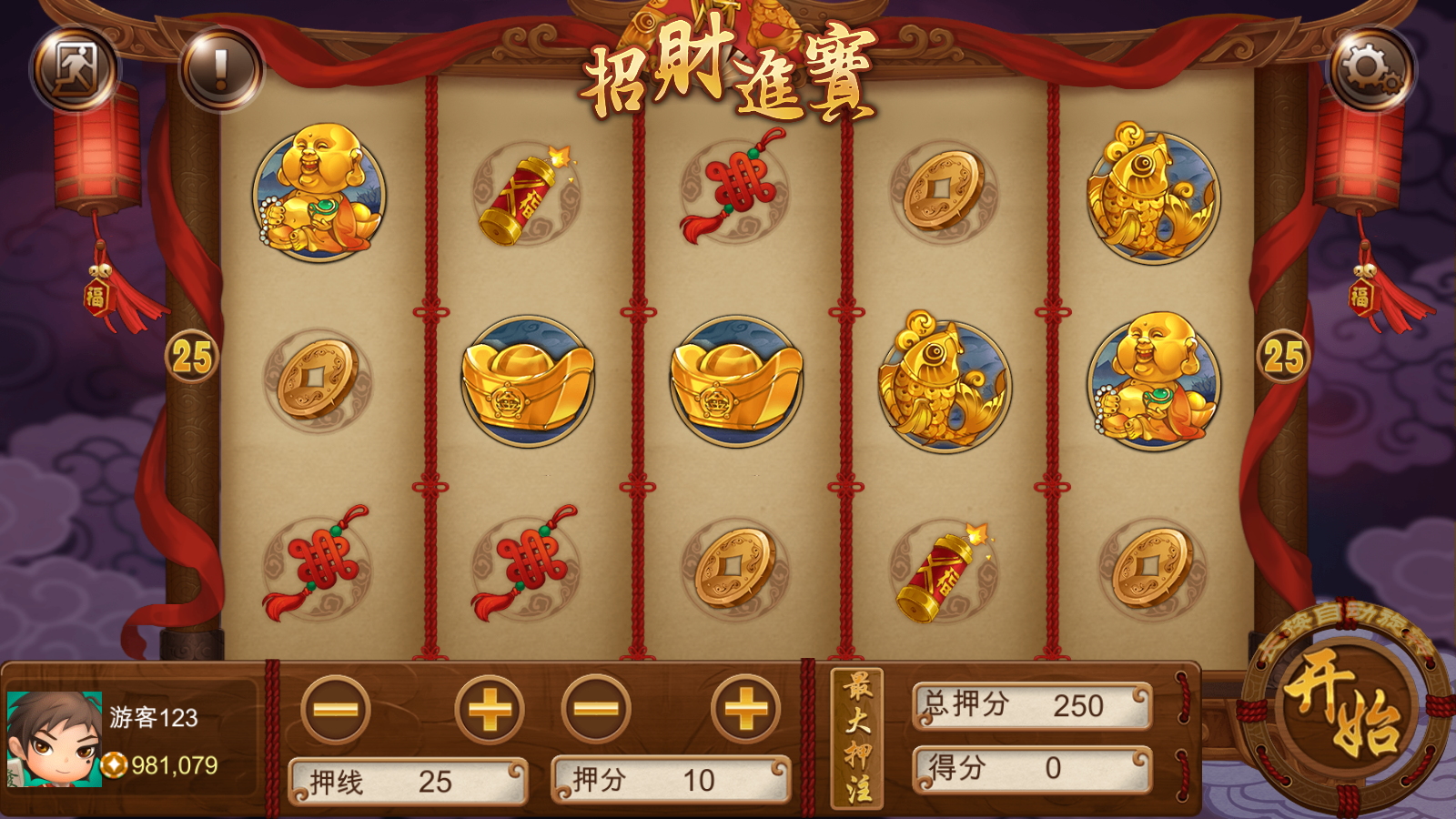The width and height of the screenshot is (1456, 819).
Task: Click the 福 tassel charm under right lantern
Action: click(x=1363, y=296)
